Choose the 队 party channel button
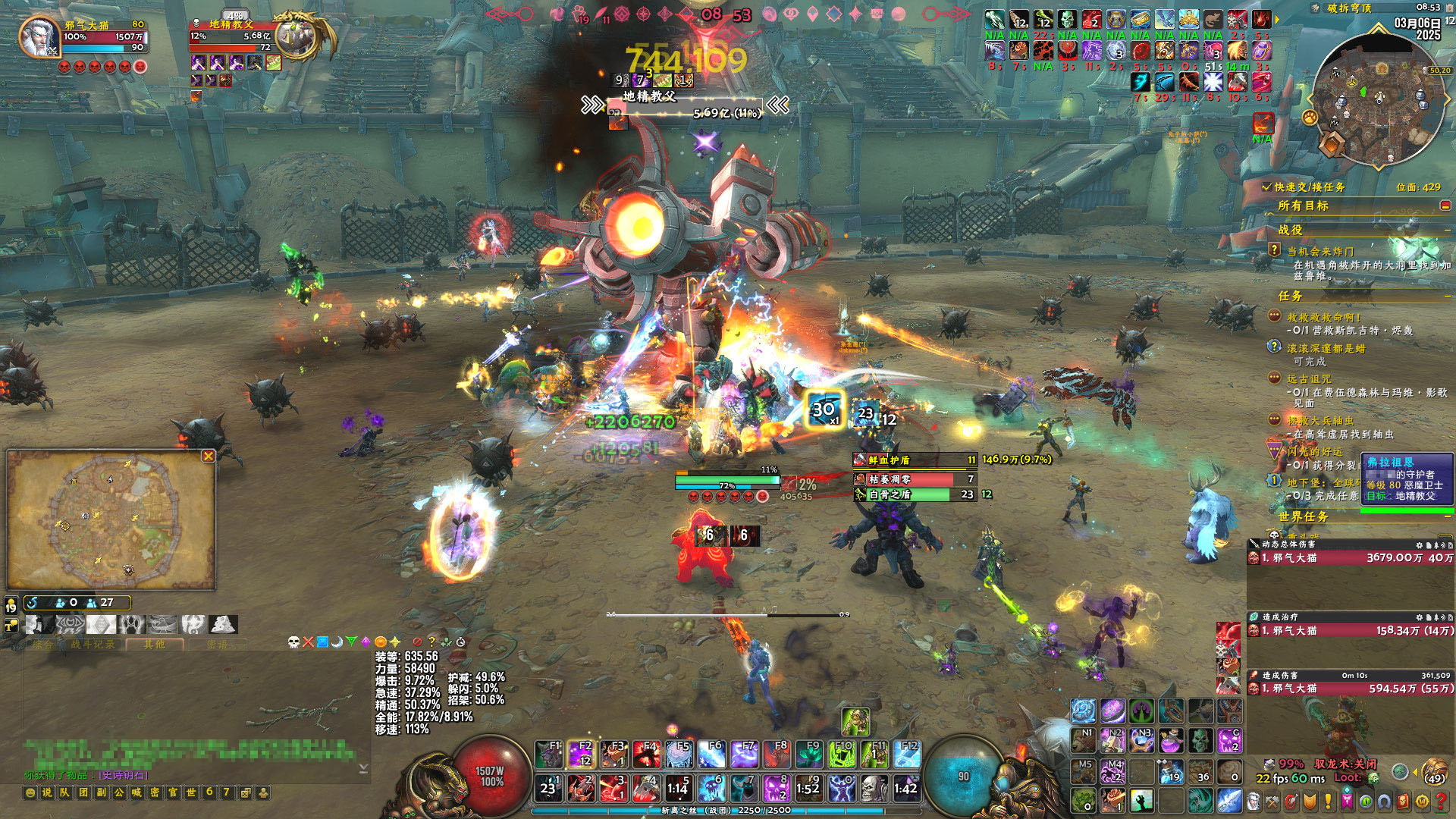The width and height of the screenshot is (1456, 819). coord(64,792)
